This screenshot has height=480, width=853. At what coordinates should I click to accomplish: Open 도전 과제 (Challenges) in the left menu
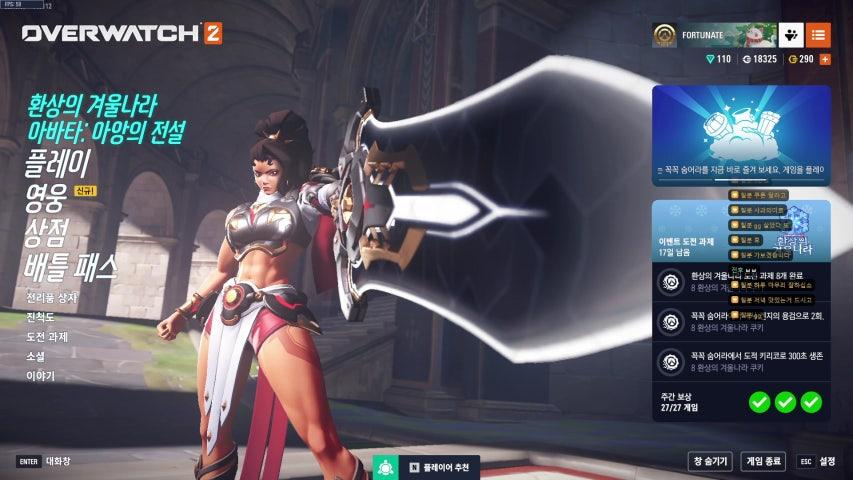pyautogui.click(x=47, y=337)
